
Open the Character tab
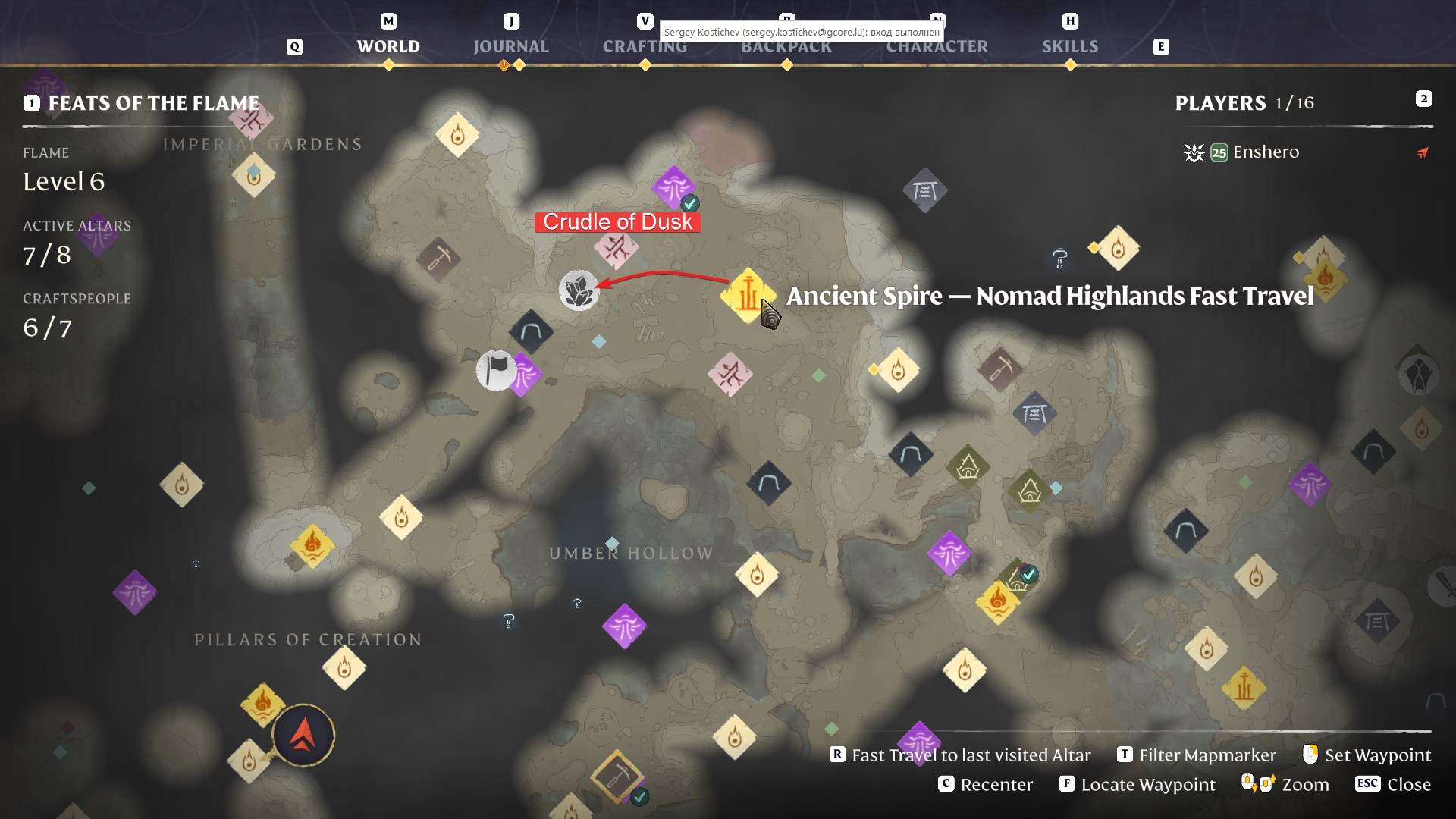point(937,46)
